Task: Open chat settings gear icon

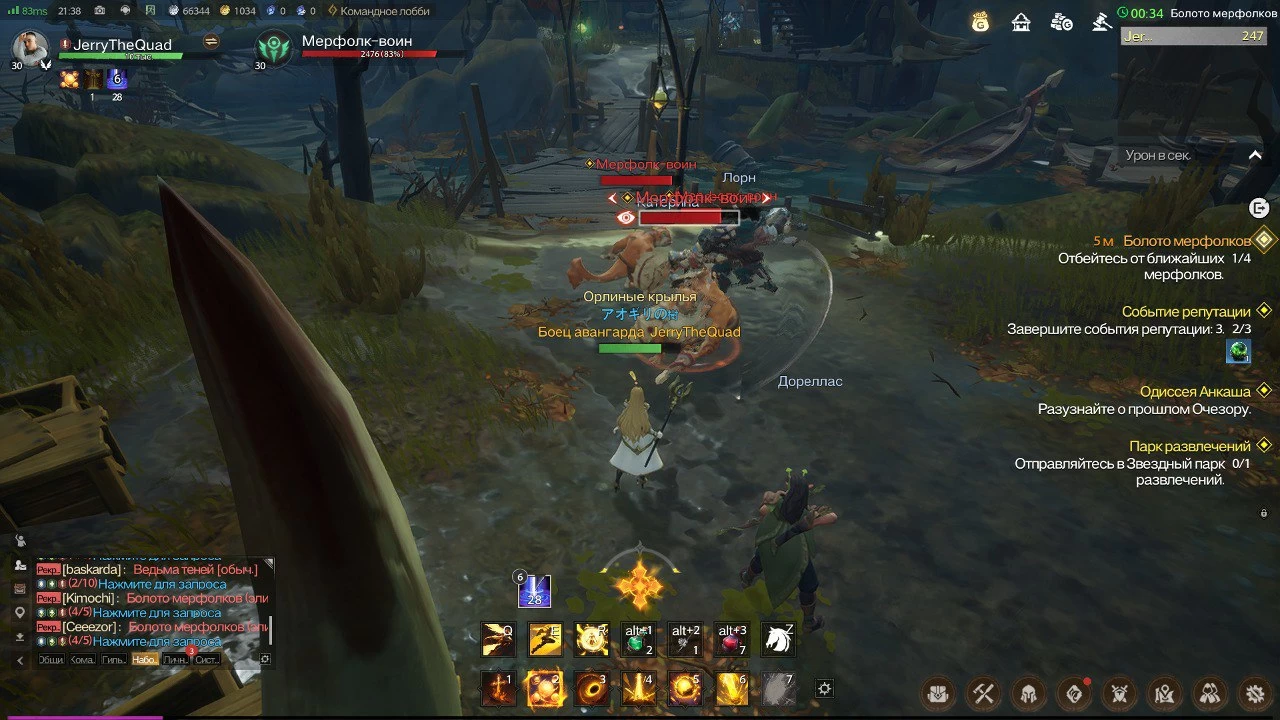Action: point(265,660)
